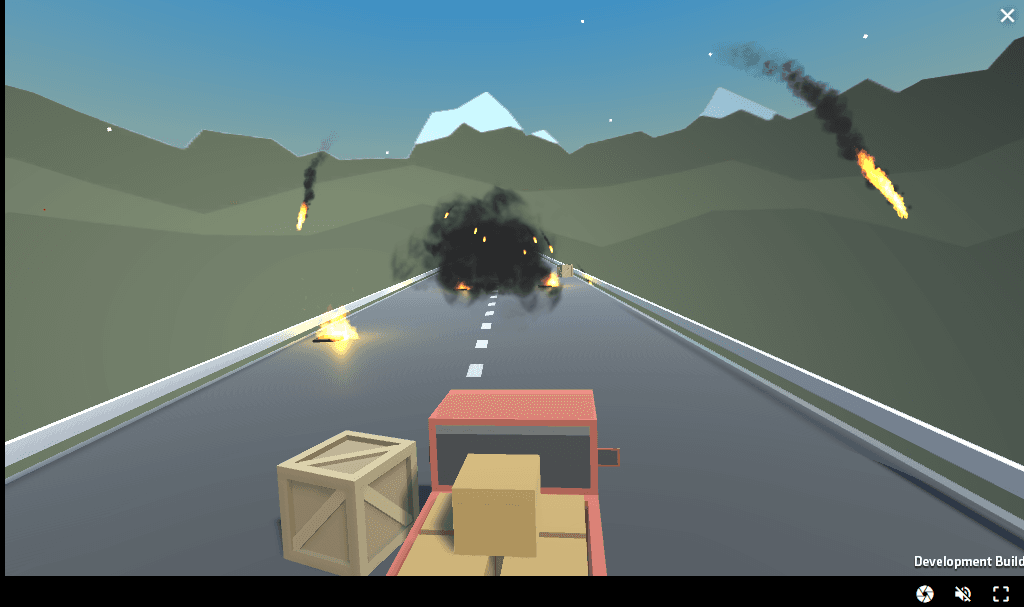Unmute sound via the crossed-out speaker icon
This screenshot has height=607, width=1024.
(x=963, y=594)
